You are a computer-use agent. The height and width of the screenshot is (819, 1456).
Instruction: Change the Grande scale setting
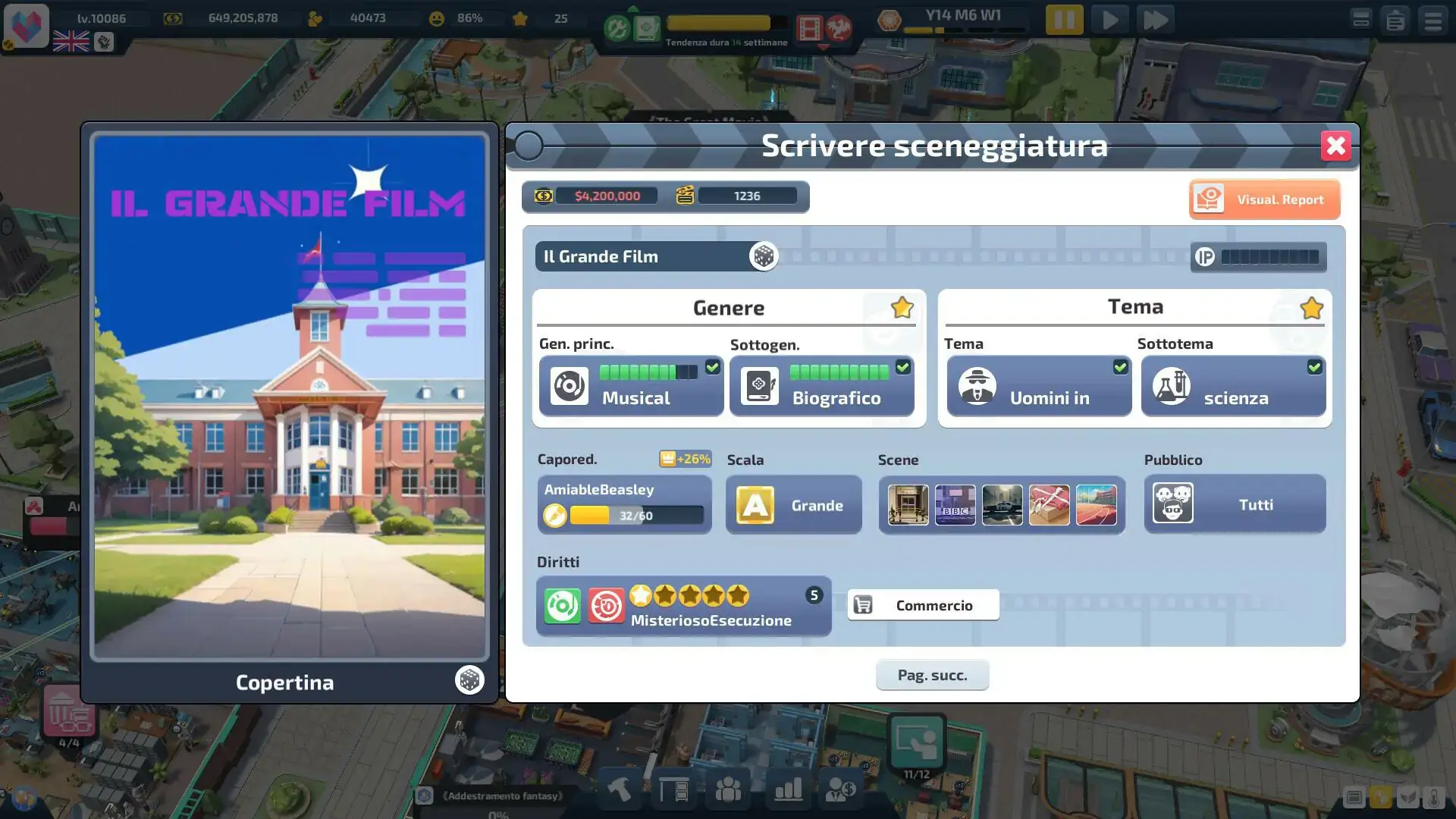(x=793, y=505)
